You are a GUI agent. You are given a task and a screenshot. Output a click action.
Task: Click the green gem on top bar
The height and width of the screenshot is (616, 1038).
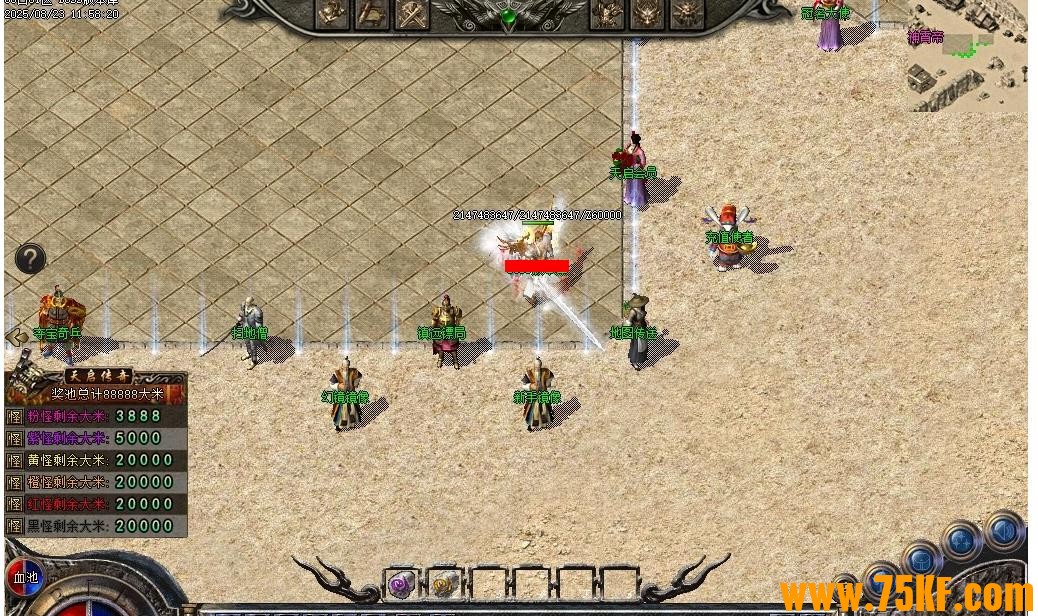tap(509, 17)
